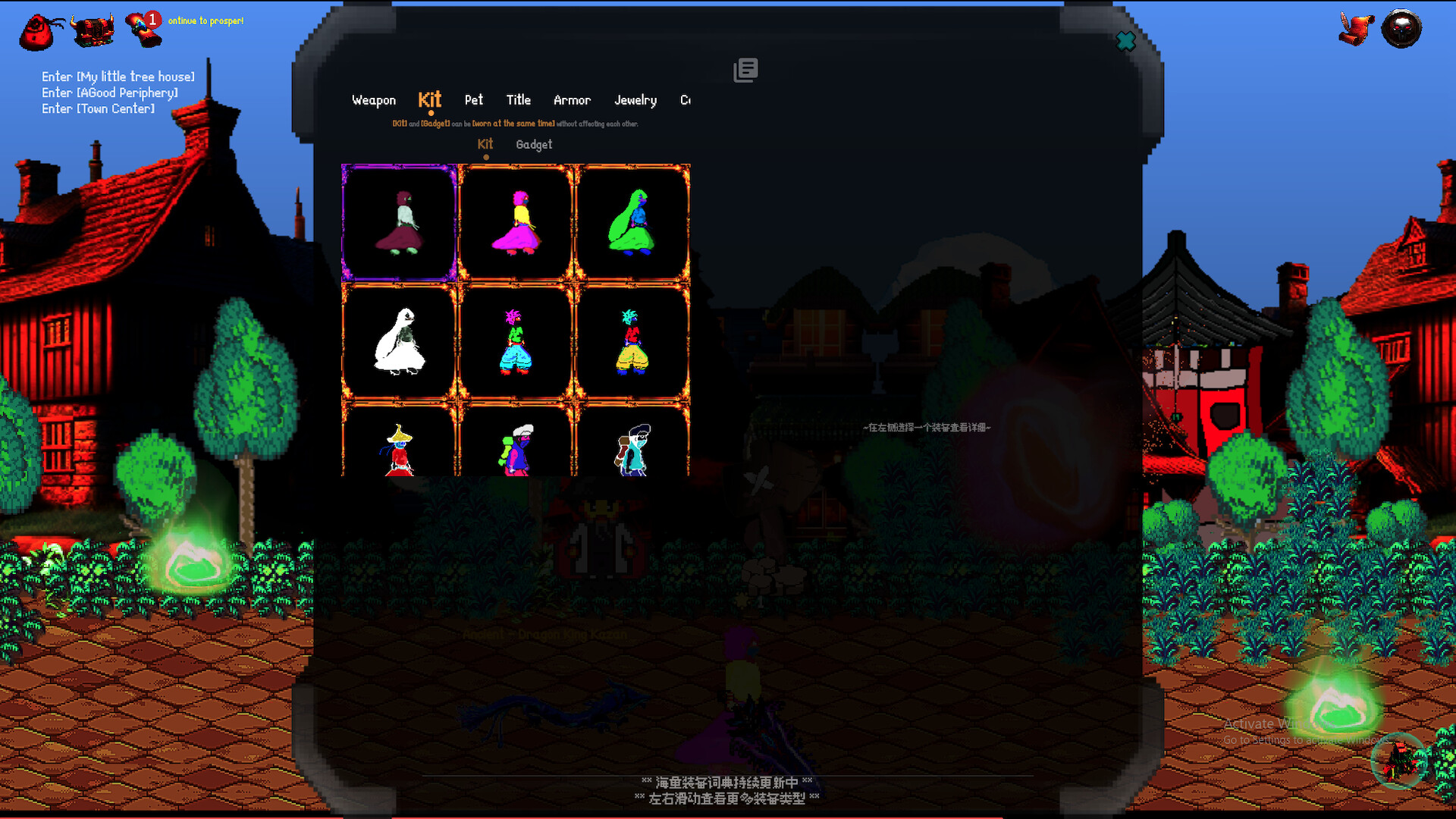Enter [Town Center]
The height and width of the screenshot is (819, 1456).
click(x=99, y=108)
